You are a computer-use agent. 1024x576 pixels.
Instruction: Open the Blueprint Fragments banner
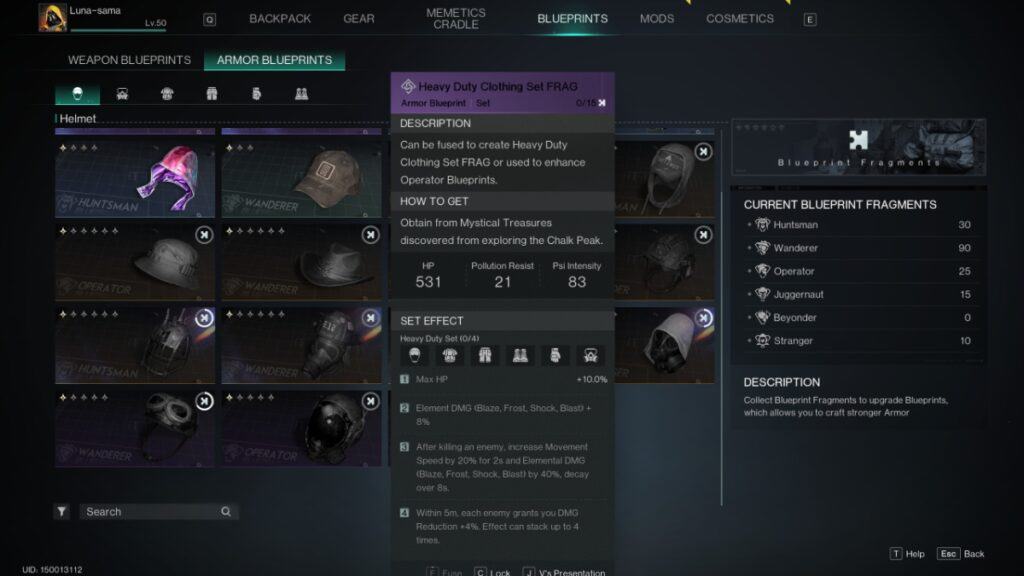tap(858, 147)
